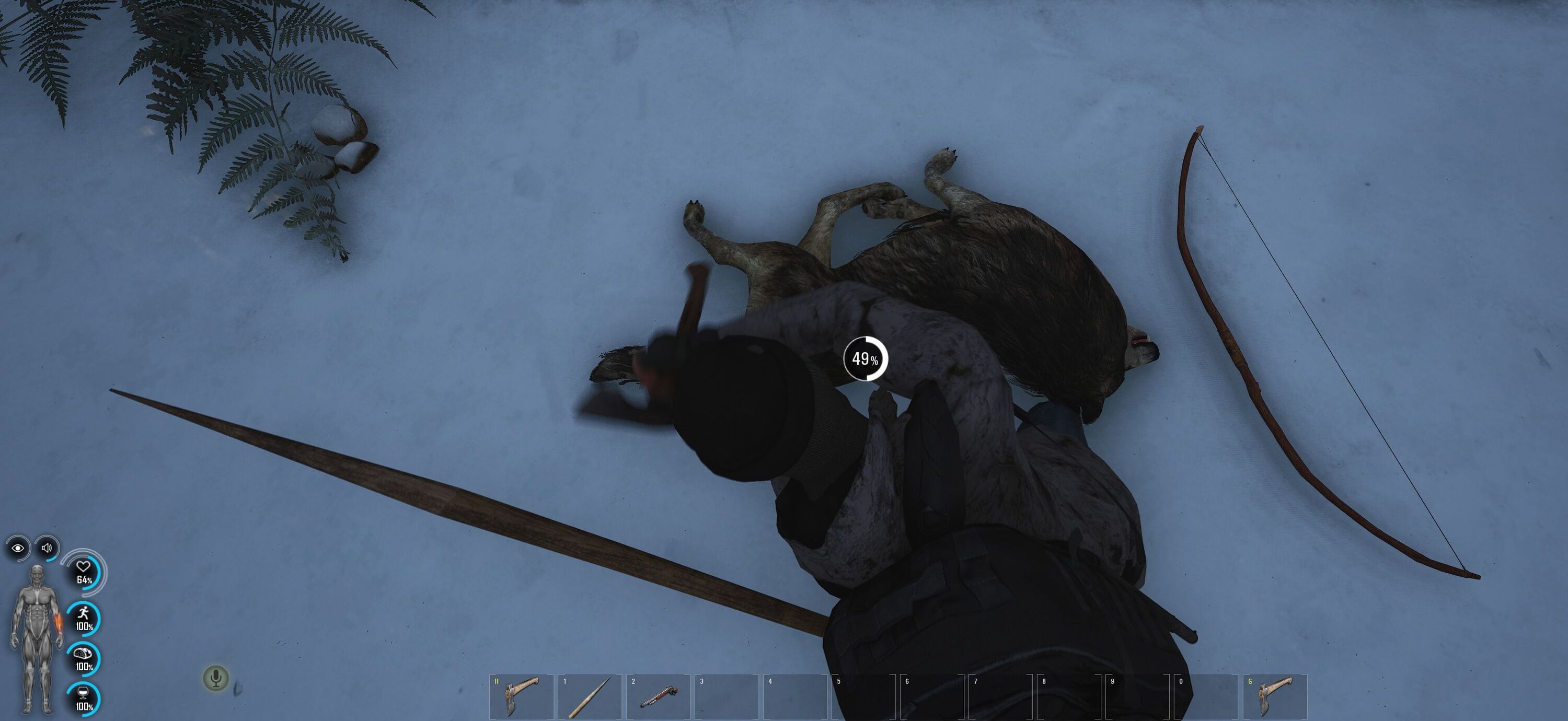
Task: Click the microphone voice chat icon
Action: pyautogui.click(x=215, y=678)
